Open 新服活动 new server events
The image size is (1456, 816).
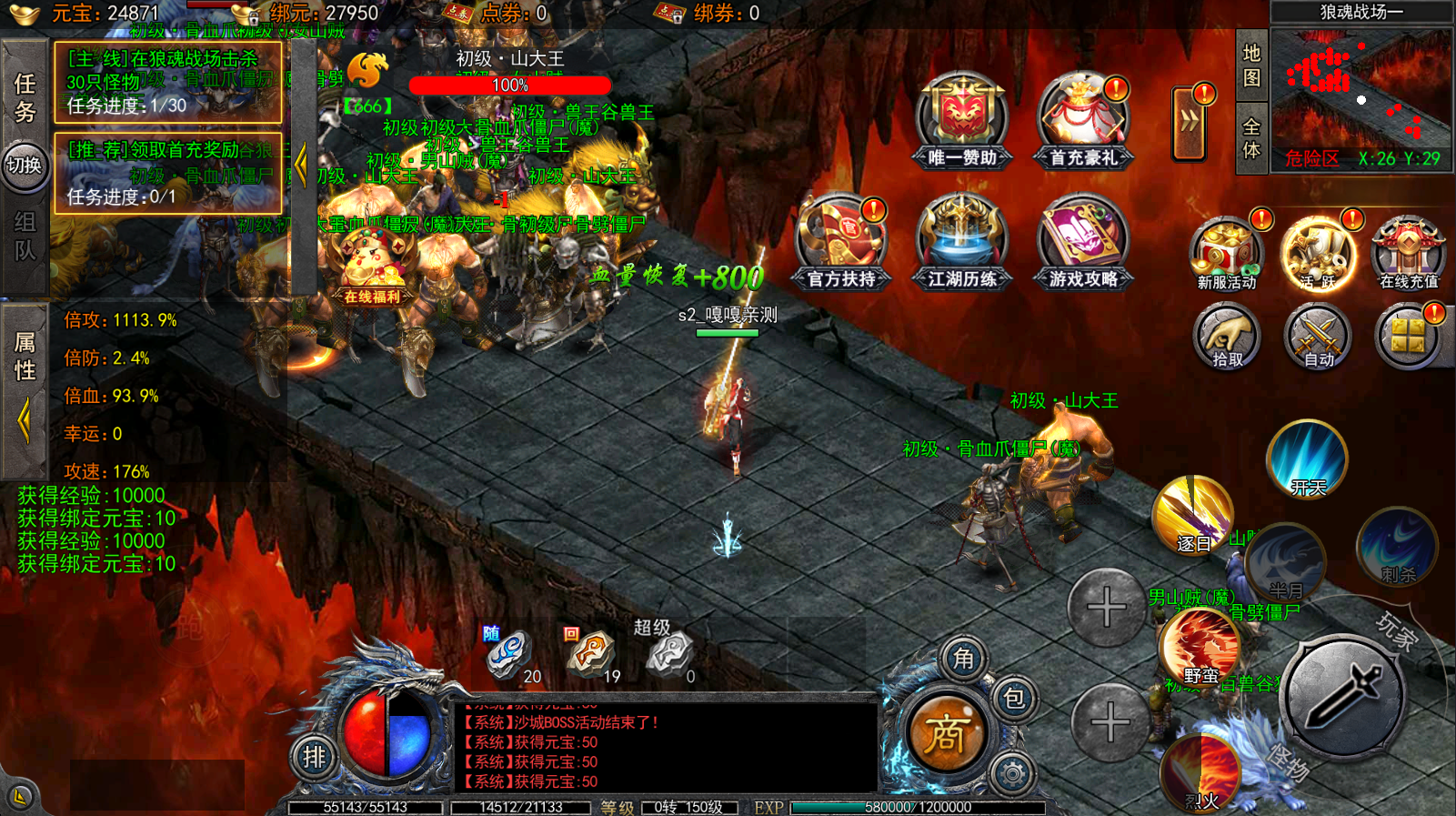click(1226, 254)
